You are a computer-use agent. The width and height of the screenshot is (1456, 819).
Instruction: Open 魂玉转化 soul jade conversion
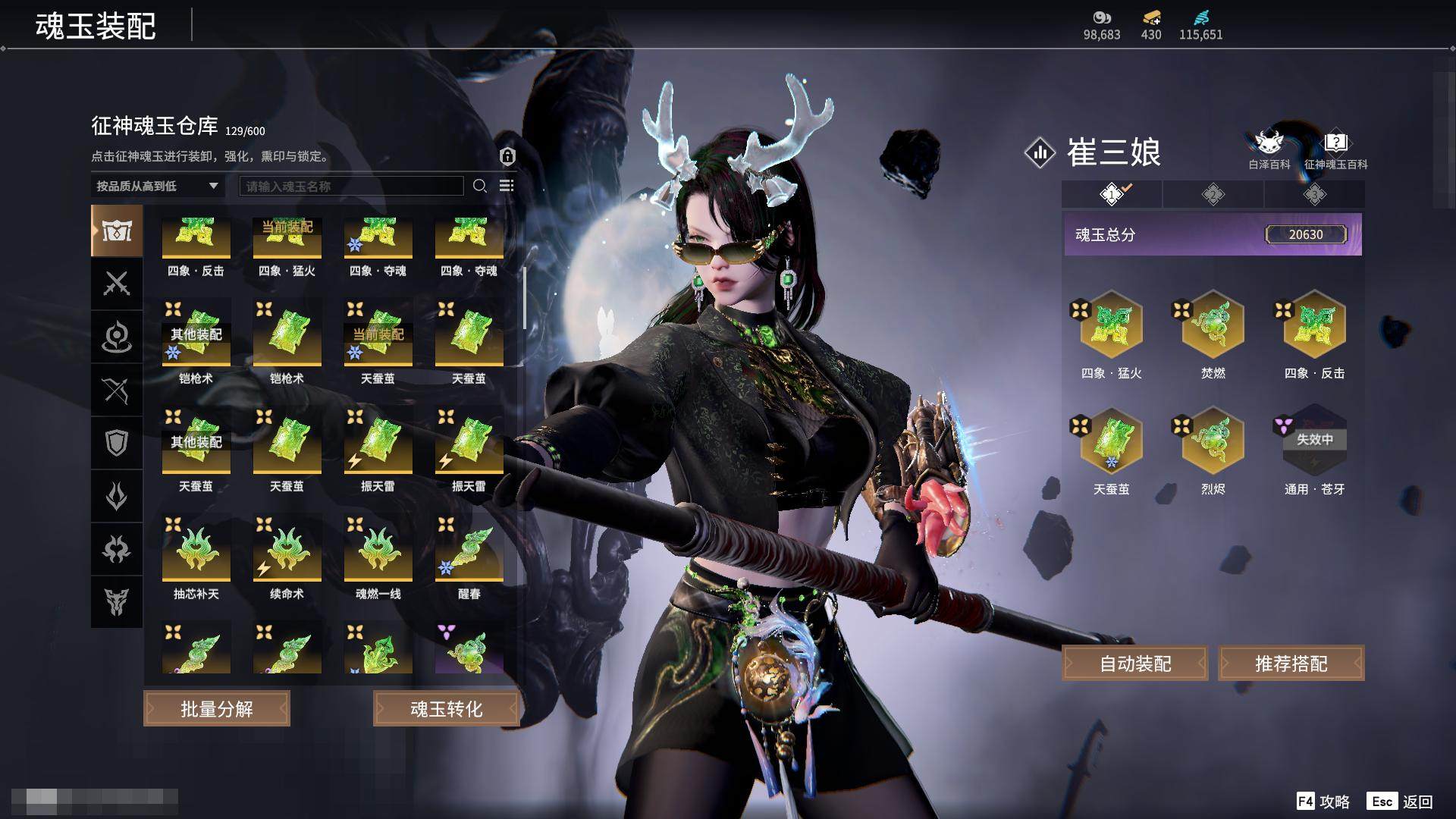tap(446, 708)
